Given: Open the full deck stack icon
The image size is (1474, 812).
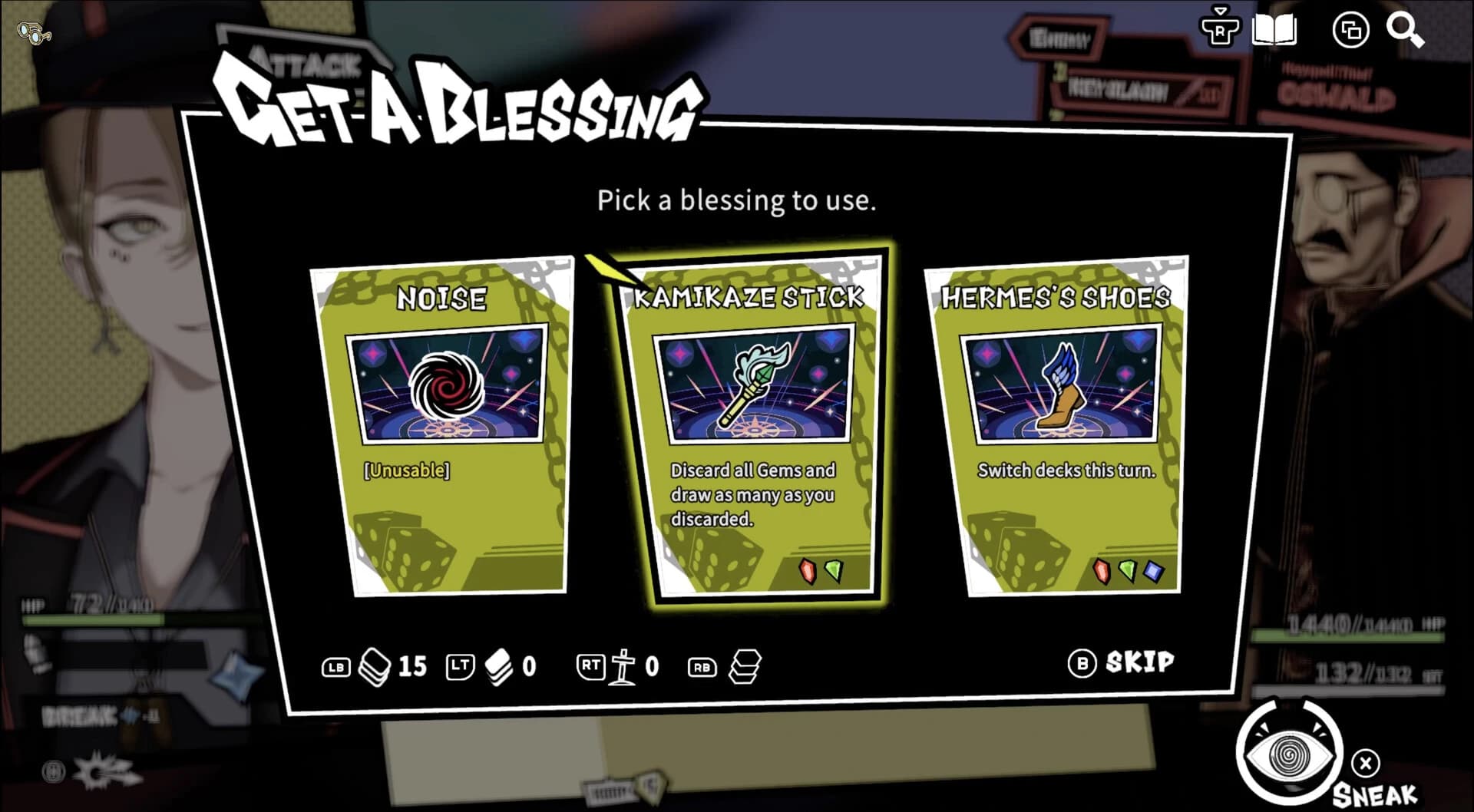Looking at the screenshot, I should pos(745,666).
